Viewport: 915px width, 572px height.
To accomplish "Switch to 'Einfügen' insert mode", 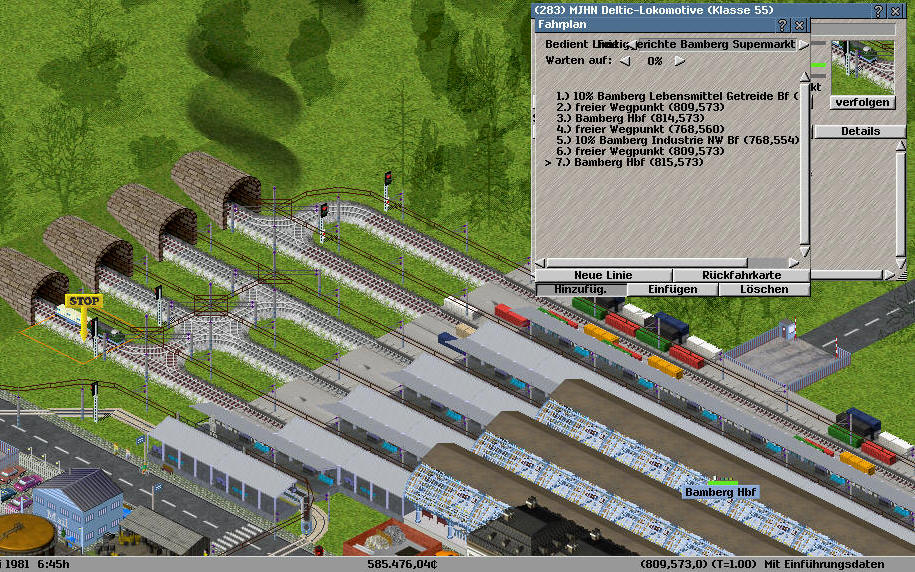I will tap(672, 289).
